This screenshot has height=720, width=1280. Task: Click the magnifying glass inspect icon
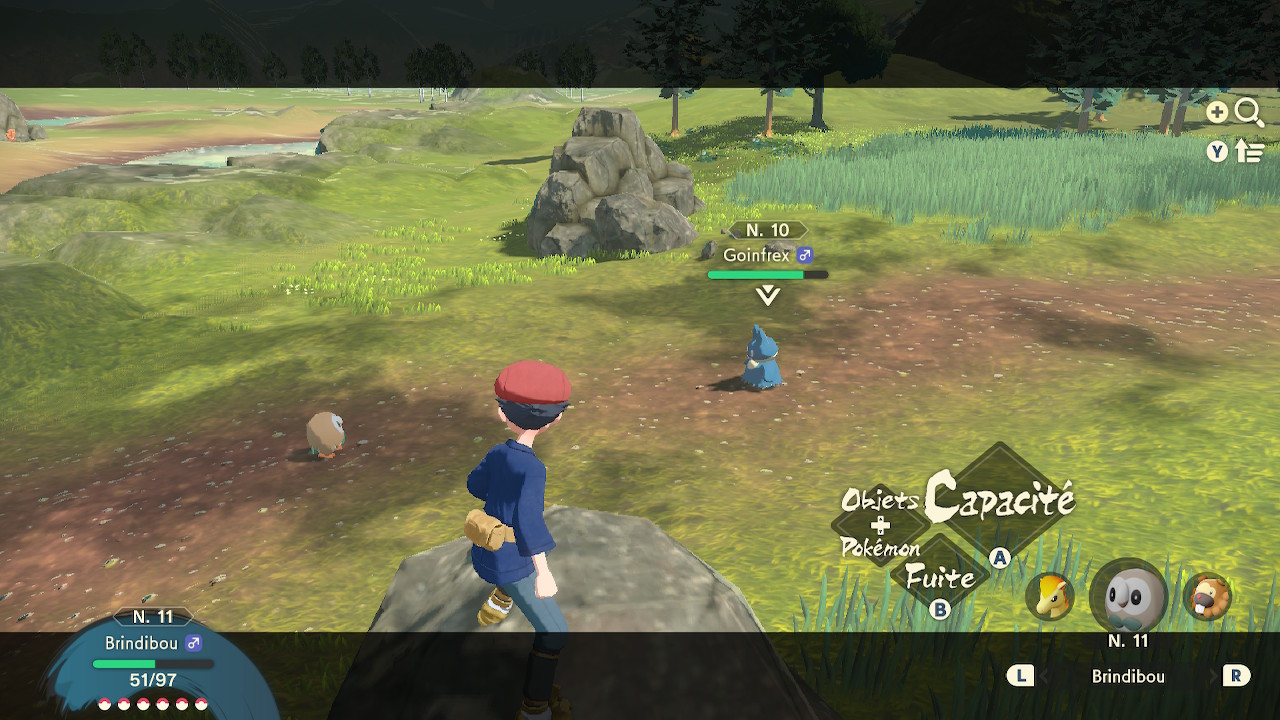coord(1249,112)
